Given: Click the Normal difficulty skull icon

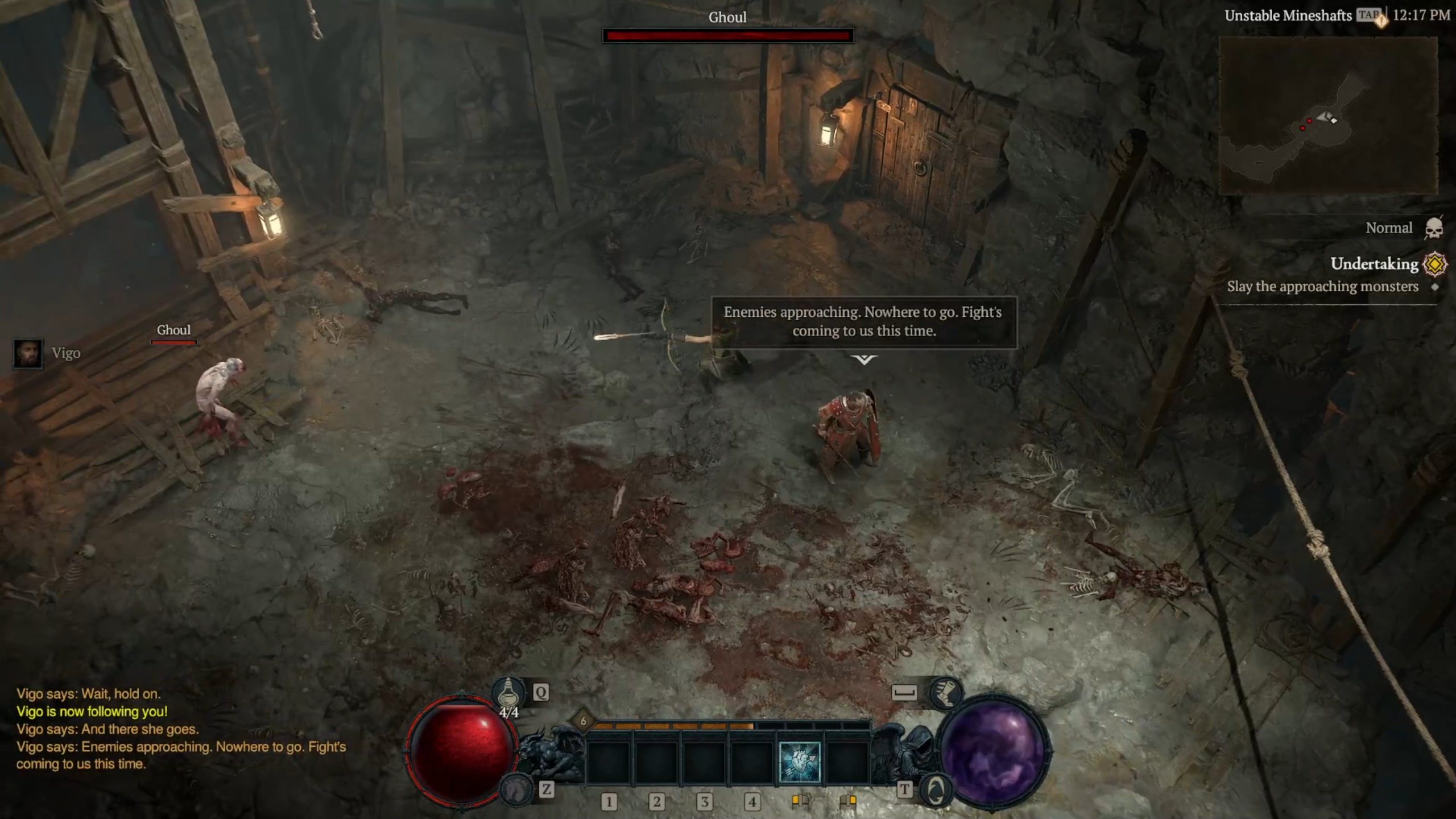Looking at the screenshot, I should pyautogui.click(x=1433, y=229).
